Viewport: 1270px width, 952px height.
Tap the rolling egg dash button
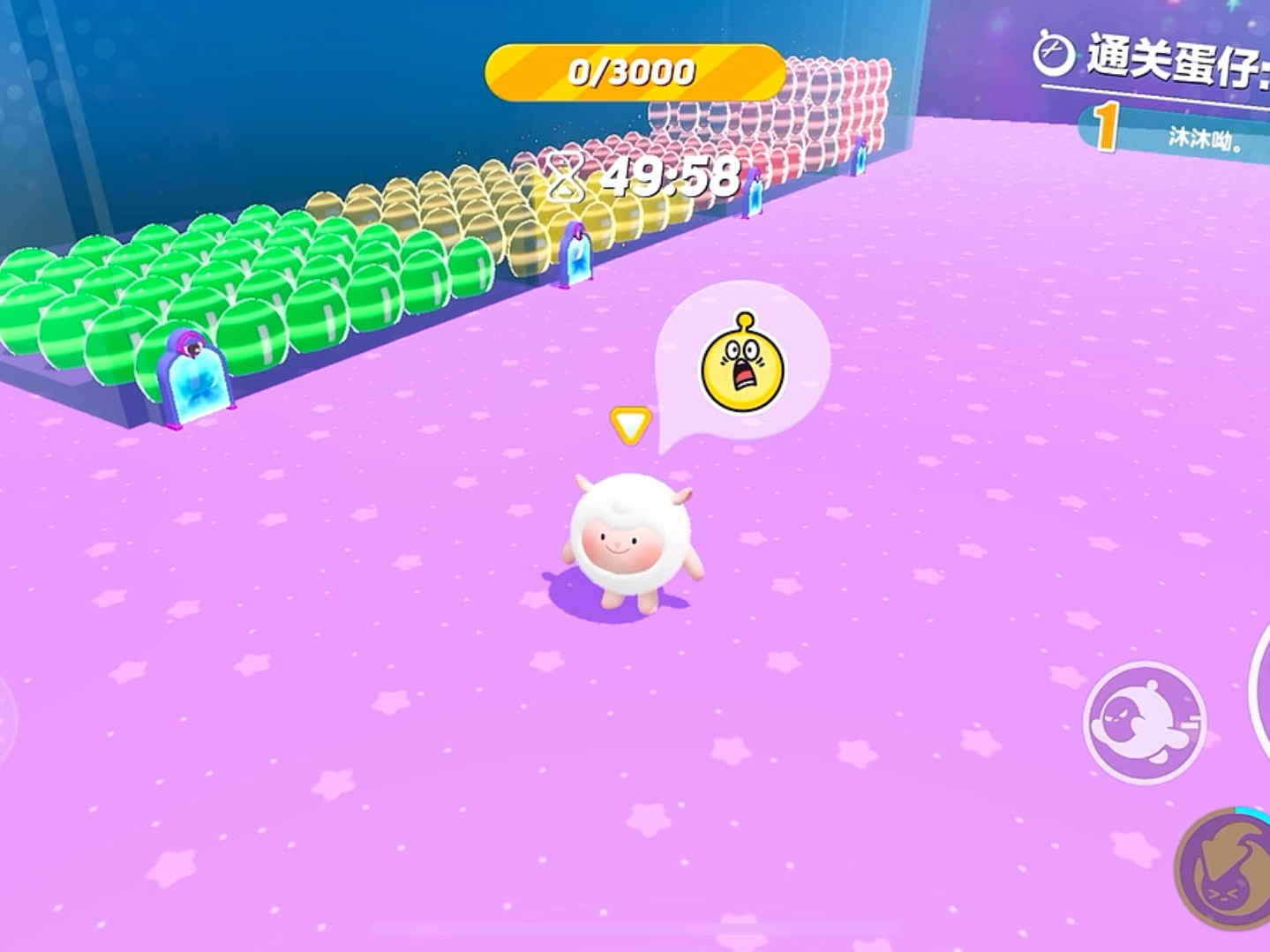tap(1145, 722)
